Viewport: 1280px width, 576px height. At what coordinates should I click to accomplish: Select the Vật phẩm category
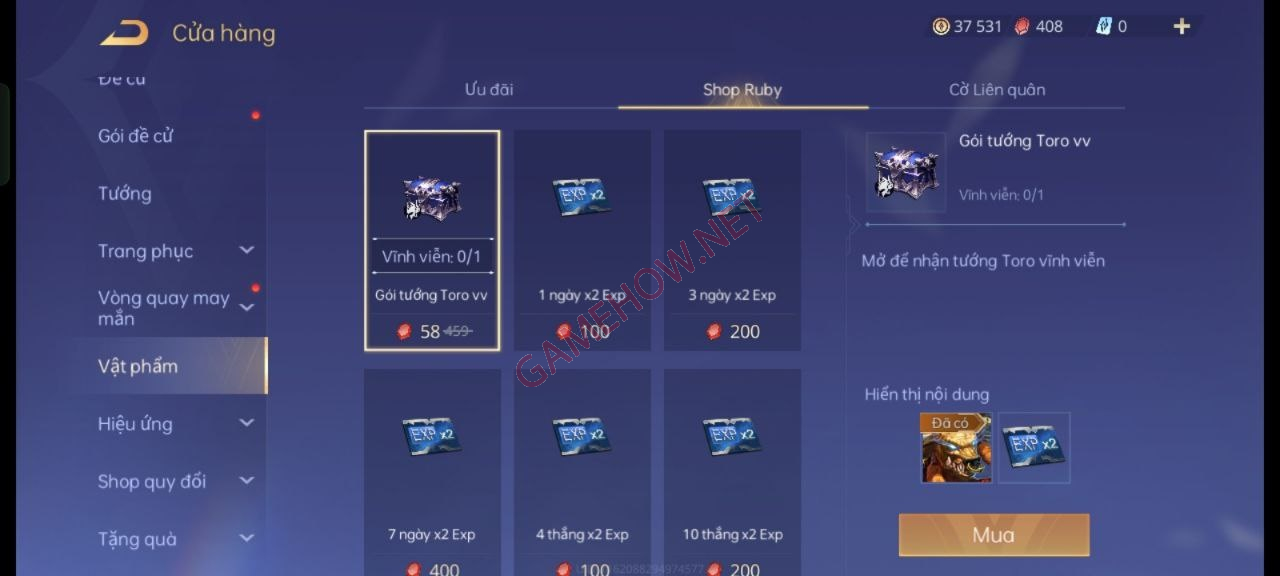(x=138, y=366)
